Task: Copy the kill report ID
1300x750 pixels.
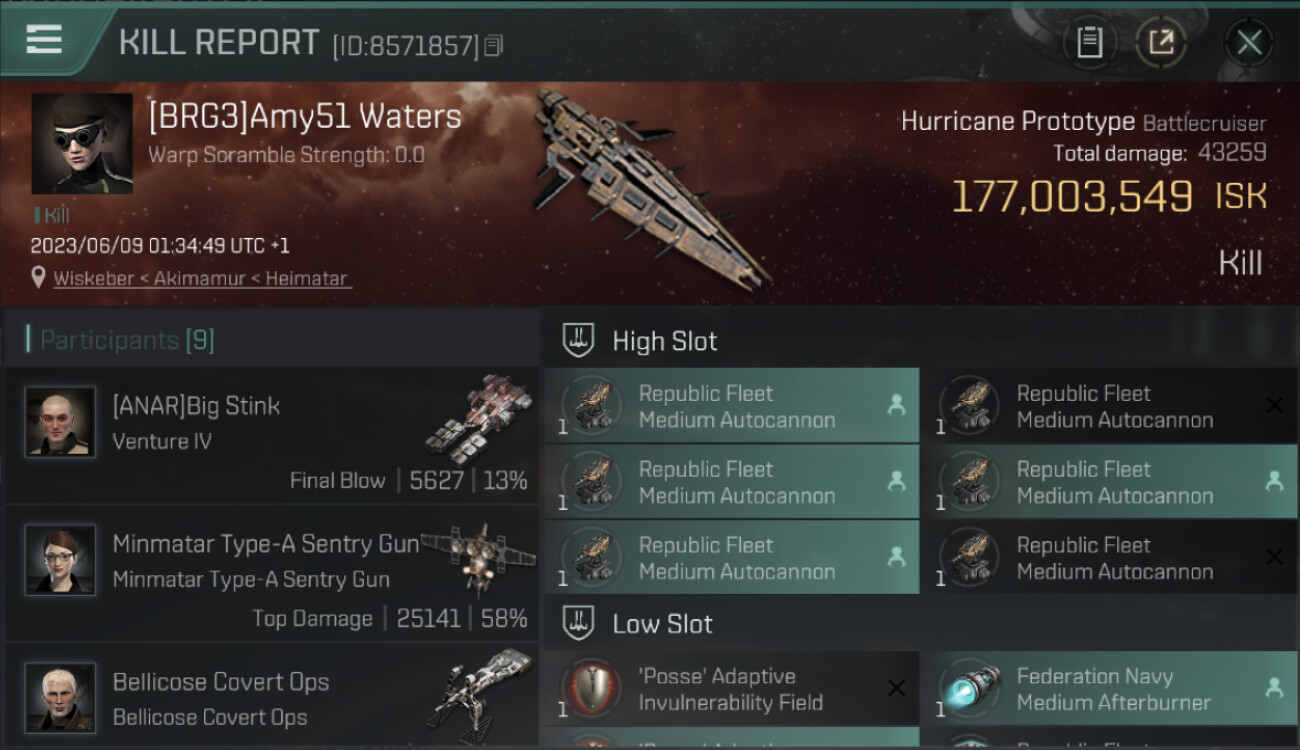Action: pyautogui.click(x=493, y=46)
